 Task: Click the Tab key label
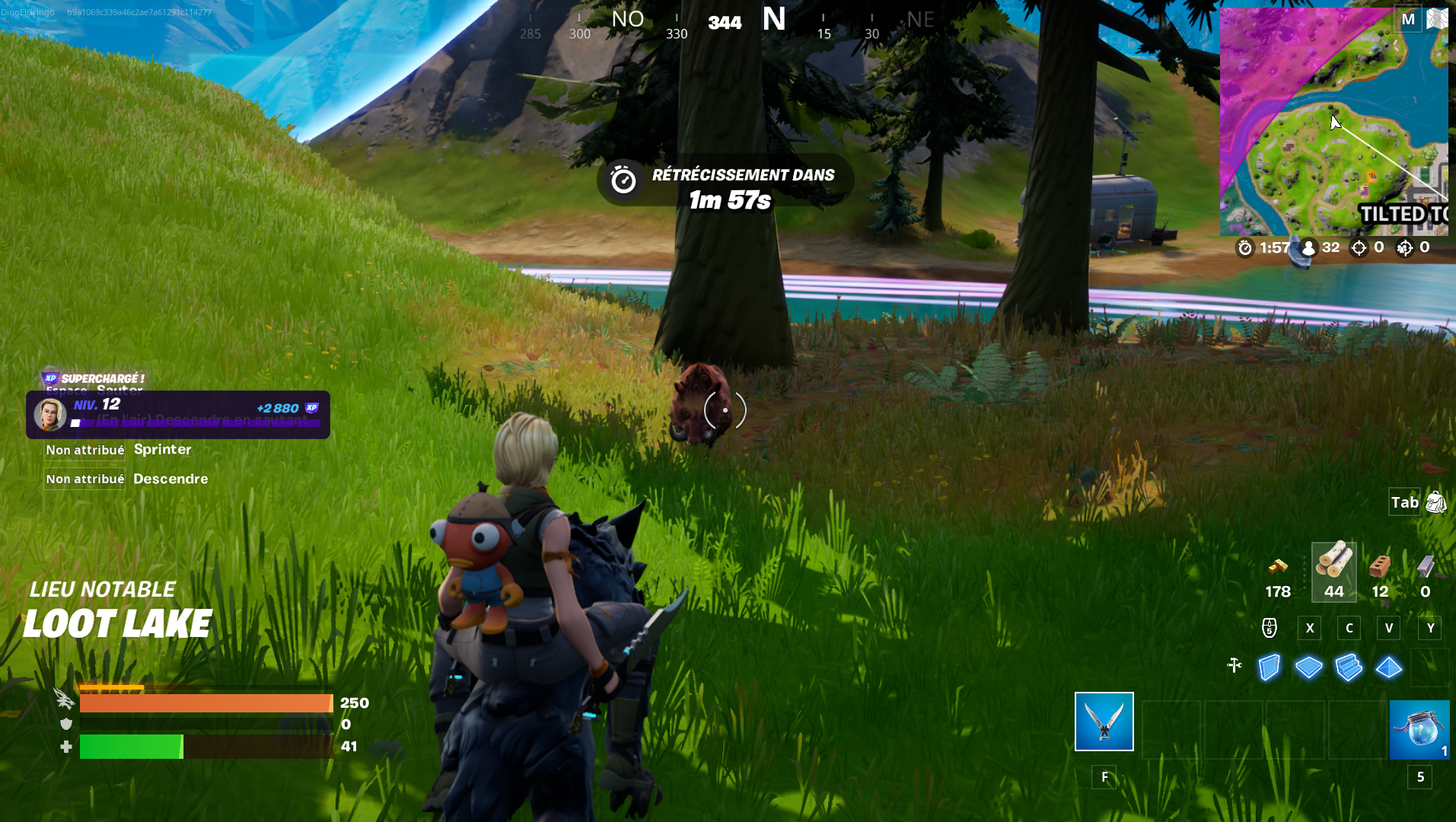point(1403,502)
